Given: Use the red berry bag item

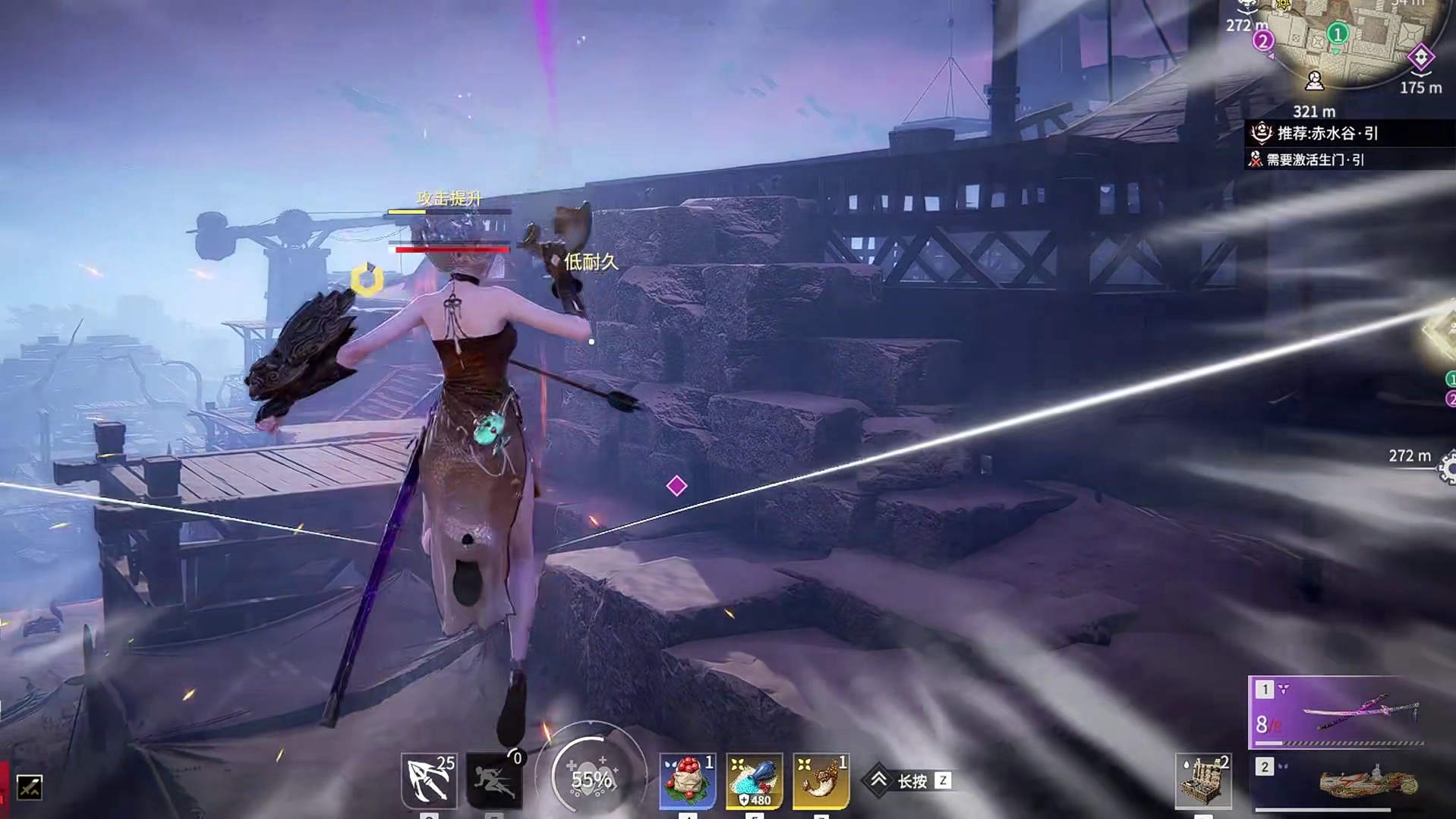Looking at the screenshot, I should point(688,780).
